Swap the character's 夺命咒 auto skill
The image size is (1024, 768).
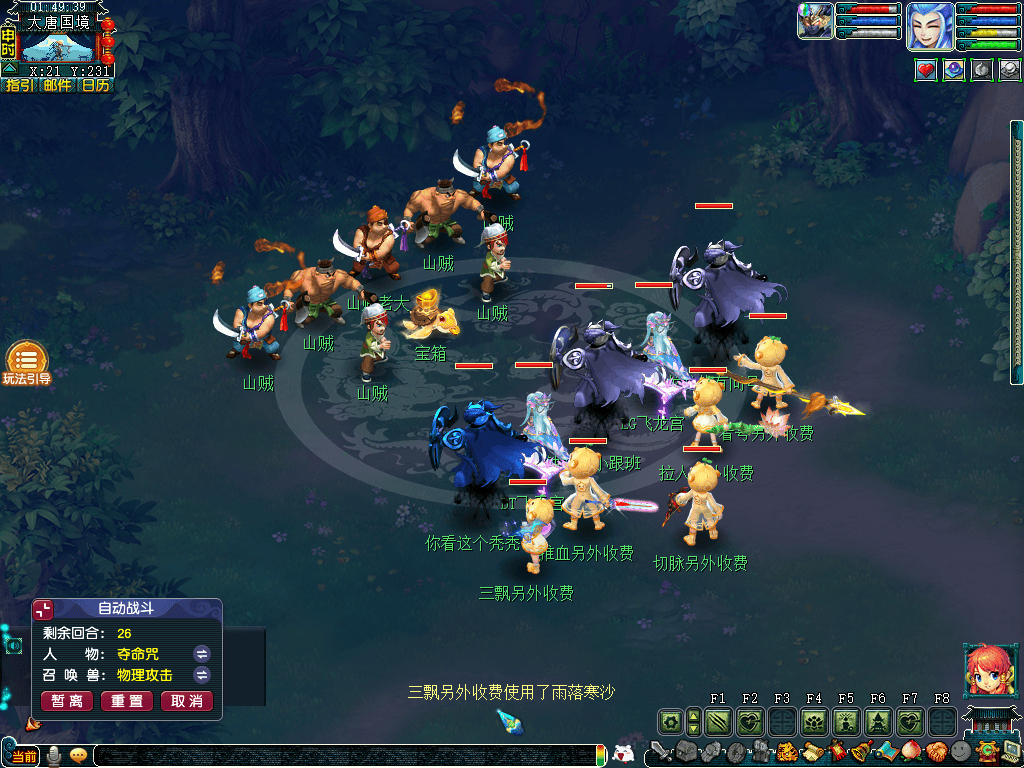[x=202, y=654]
